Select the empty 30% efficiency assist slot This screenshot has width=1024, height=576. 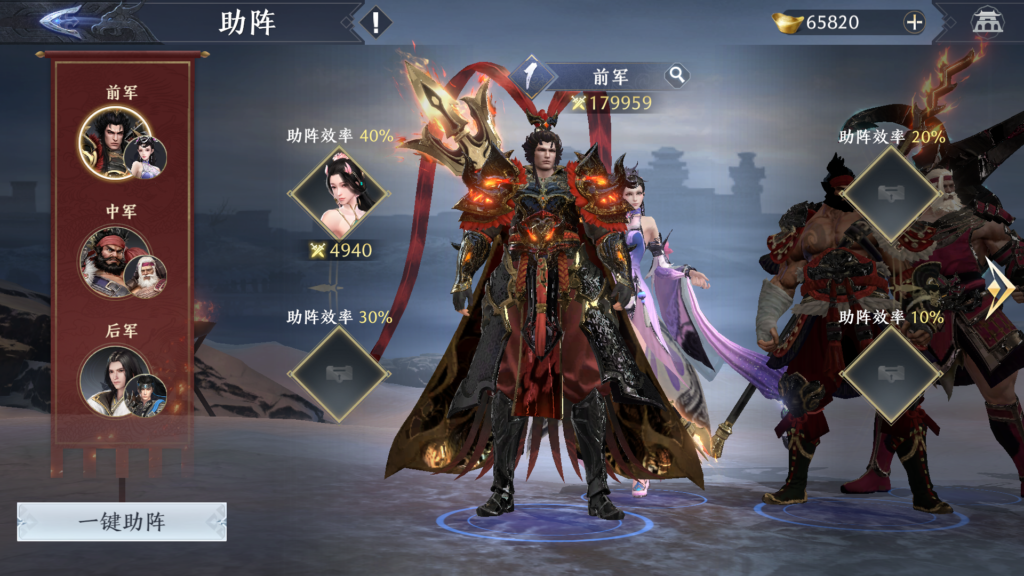click(x=338, y=374)
